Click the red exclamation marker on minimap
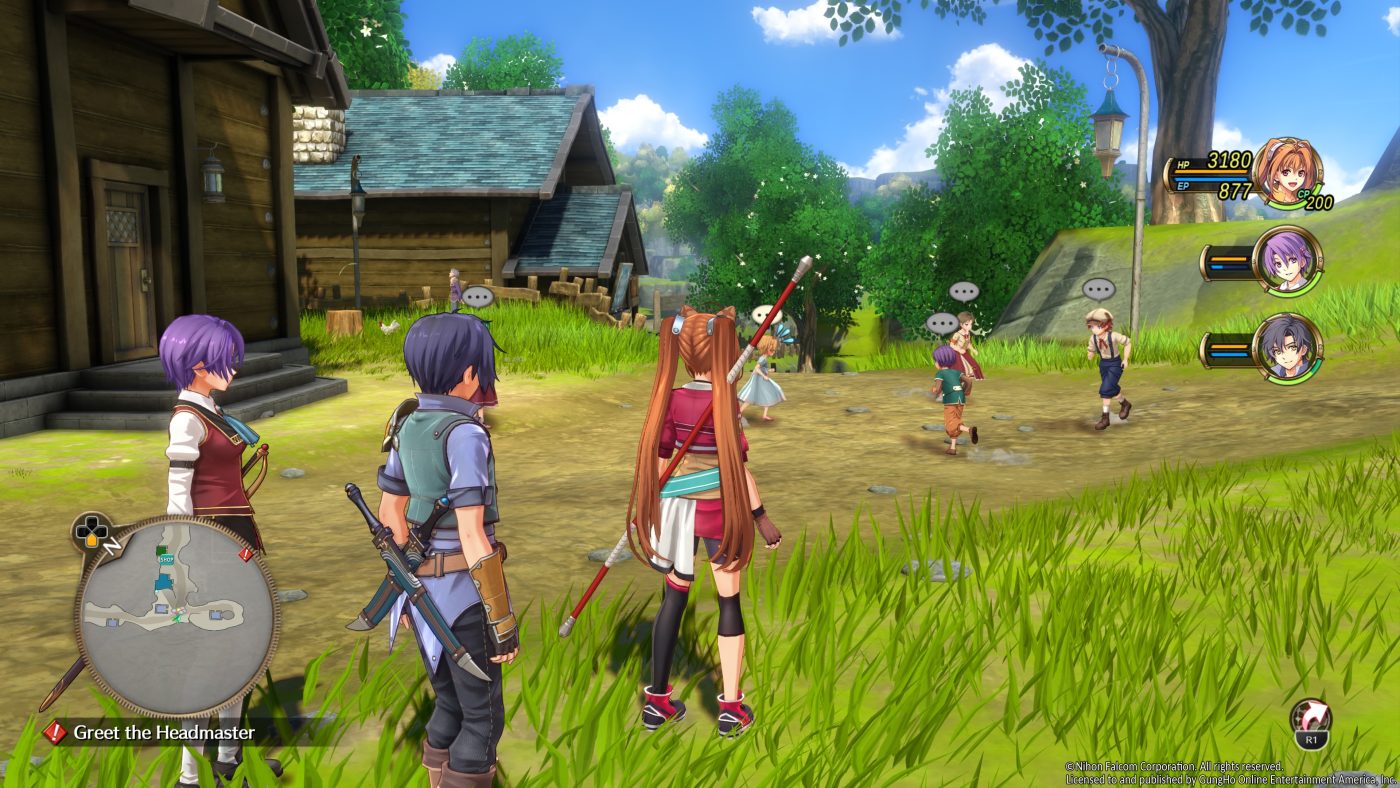The height and width of the screenshot is (788, 1400). coord(246,553)
